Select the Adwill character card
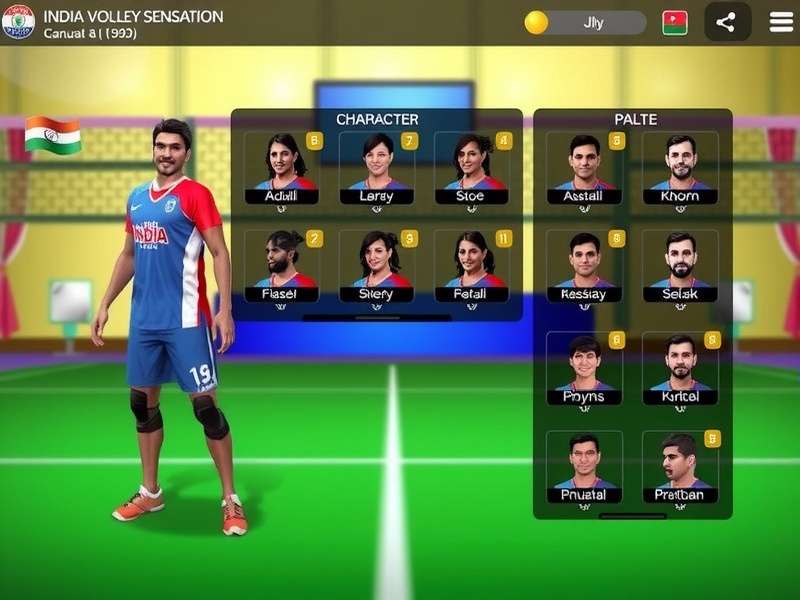Image resolution: width=800 pixels, height=600 pixels. 283,169
